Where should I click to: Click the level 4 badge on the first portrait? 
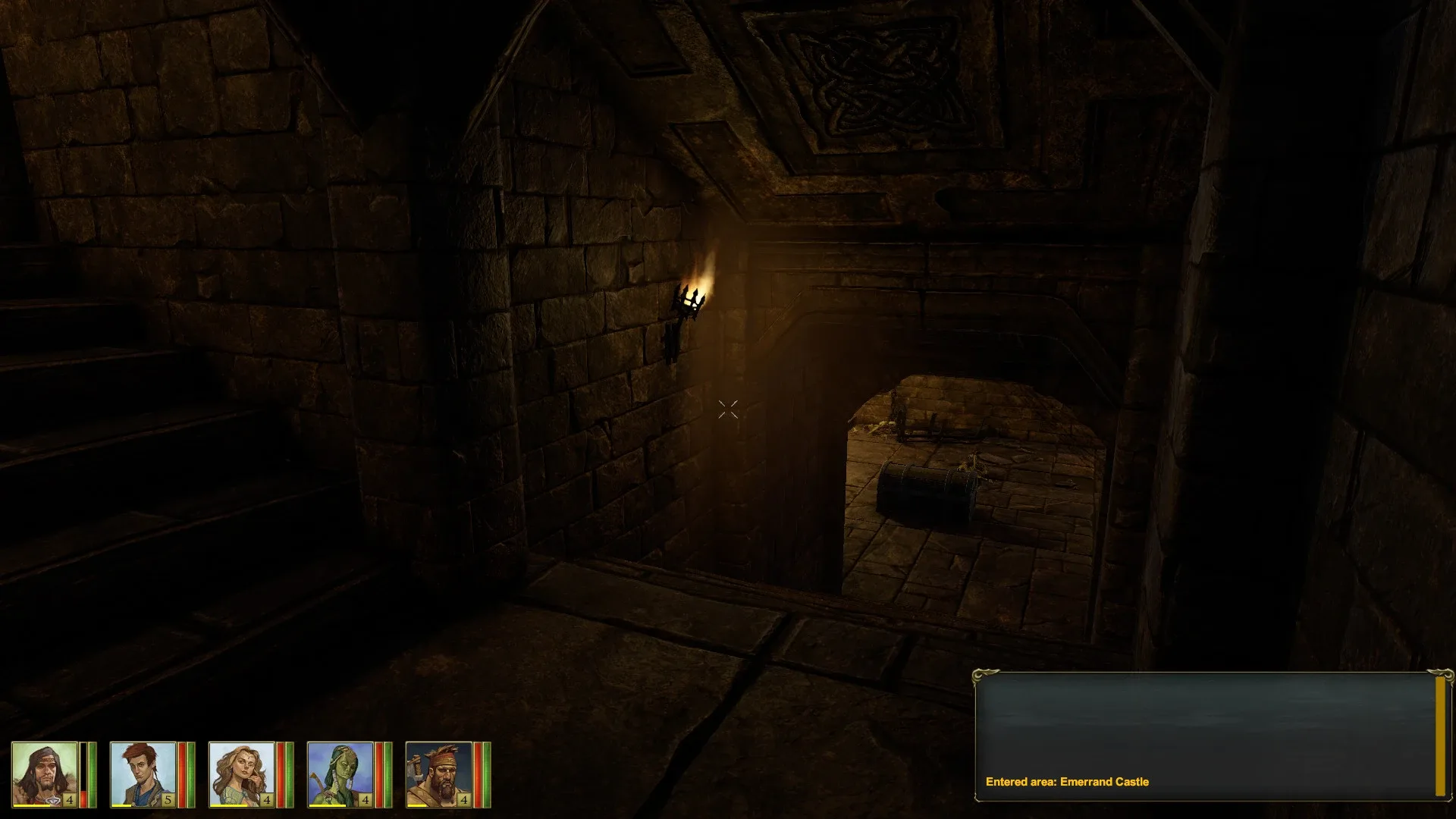click(70, 799)
